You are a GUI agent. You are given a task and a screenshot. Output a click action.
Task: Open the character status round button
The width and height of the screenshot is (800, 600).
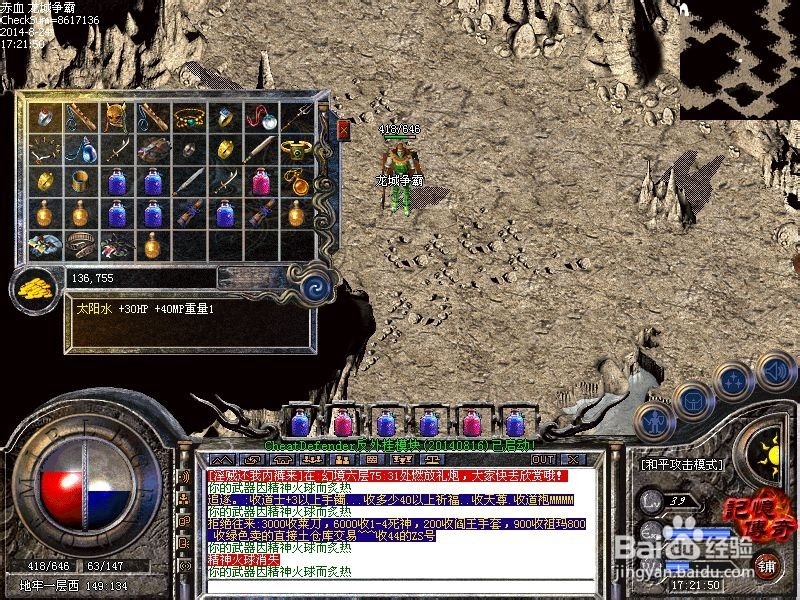[x=654, y=421]
